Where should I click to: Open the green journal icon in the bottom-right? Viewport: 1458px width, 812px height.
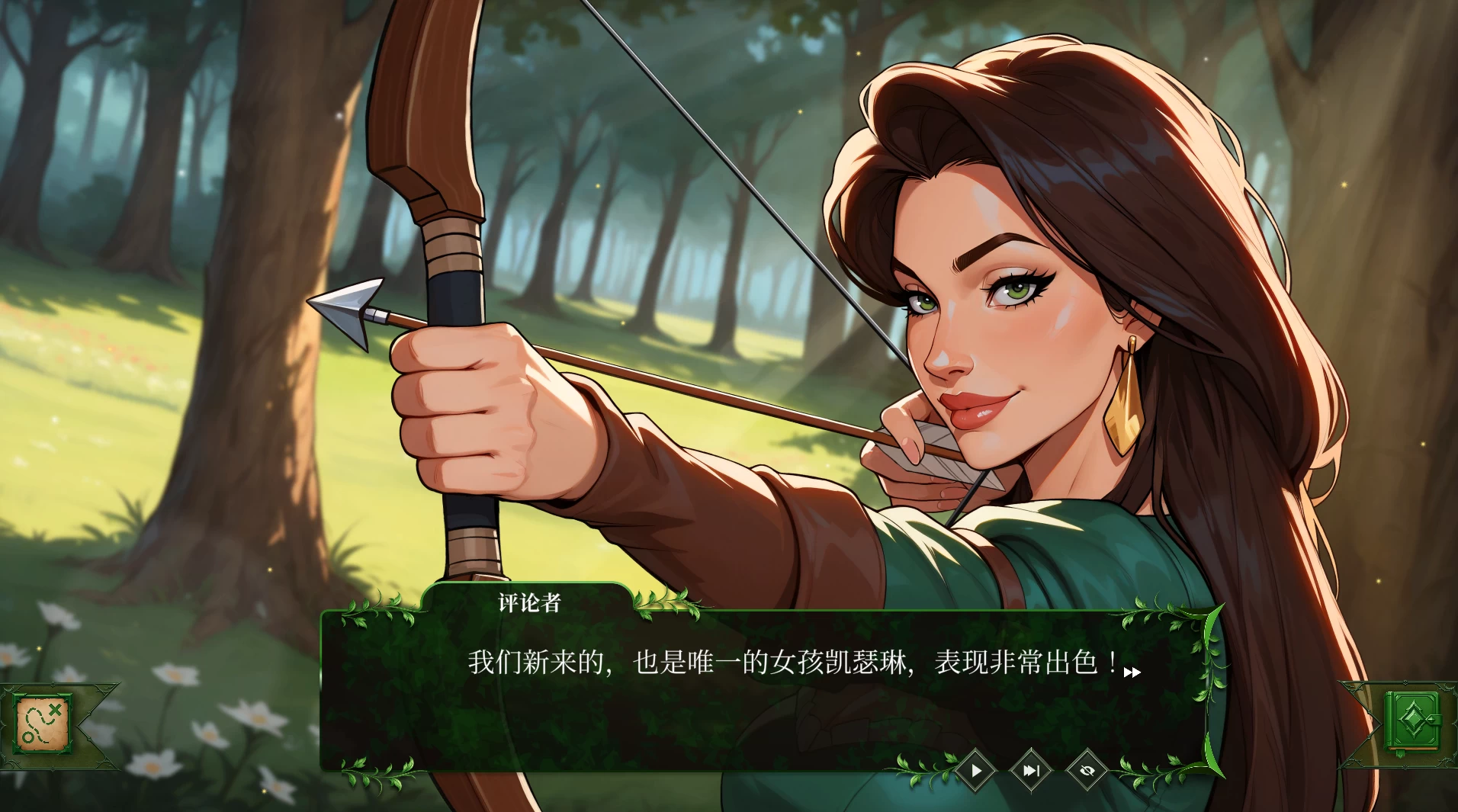pos(1415,721)
